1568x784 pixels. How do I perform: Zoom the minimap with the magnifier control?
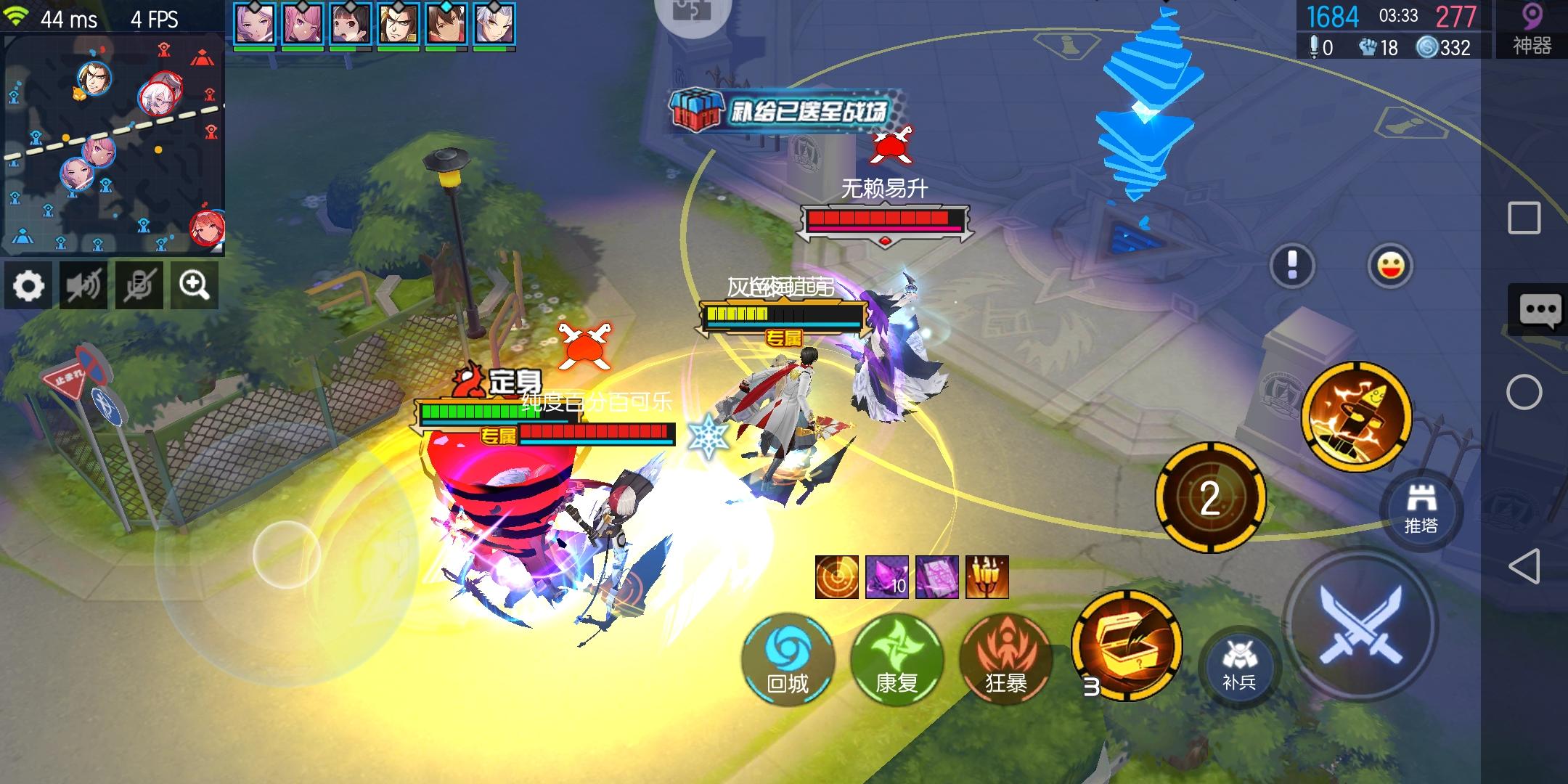(195, 285)
